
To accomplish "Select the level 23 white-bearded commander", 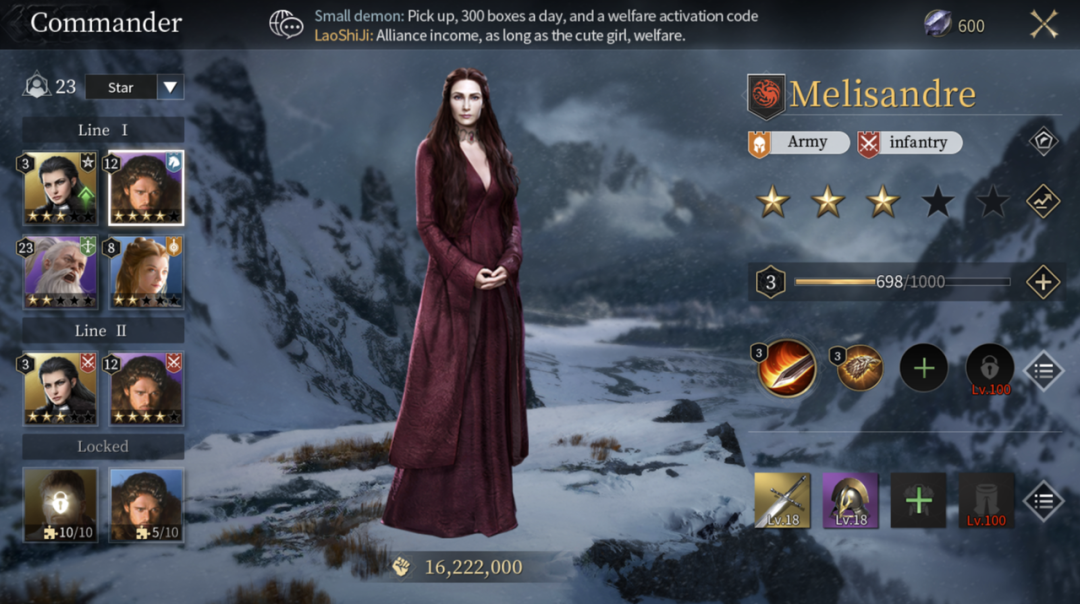I will pyautogui.click(x=60, y=272).
